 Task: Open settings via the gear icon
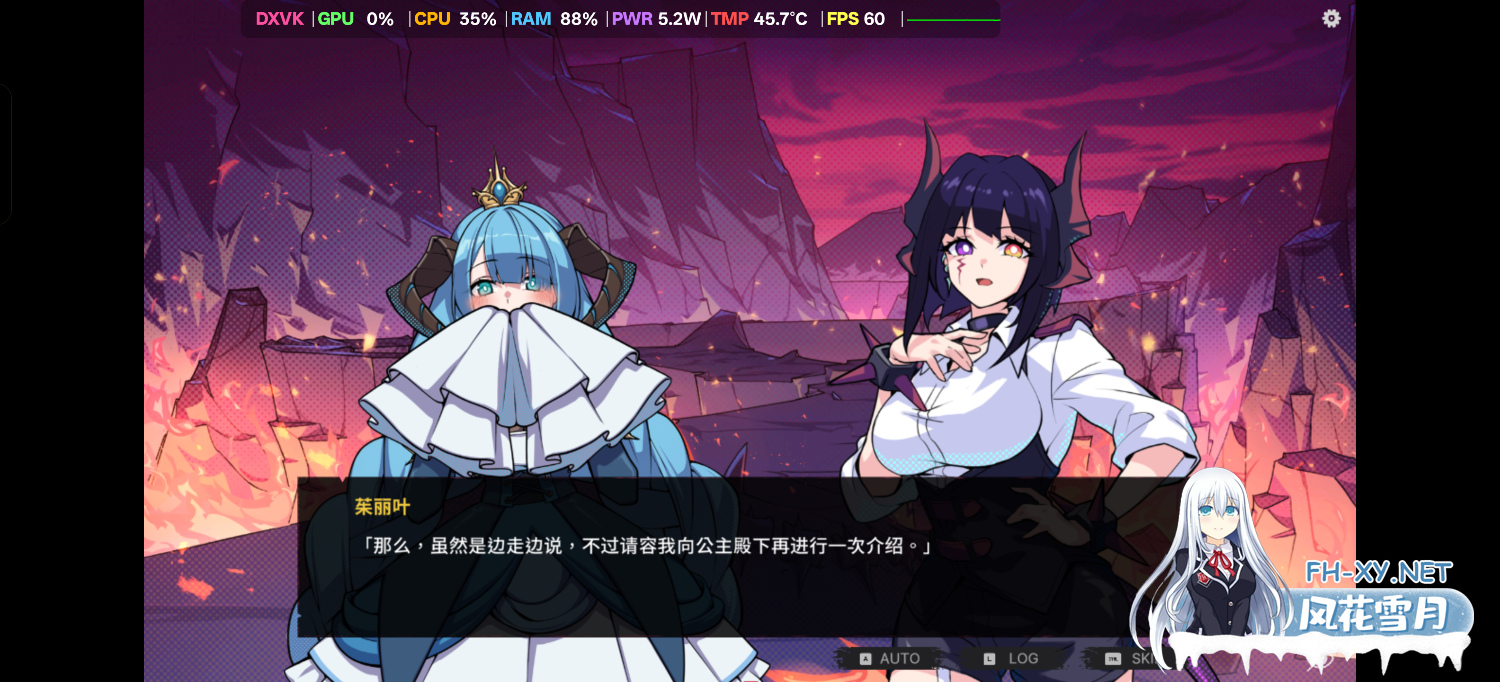click(x=1331, y=19)
